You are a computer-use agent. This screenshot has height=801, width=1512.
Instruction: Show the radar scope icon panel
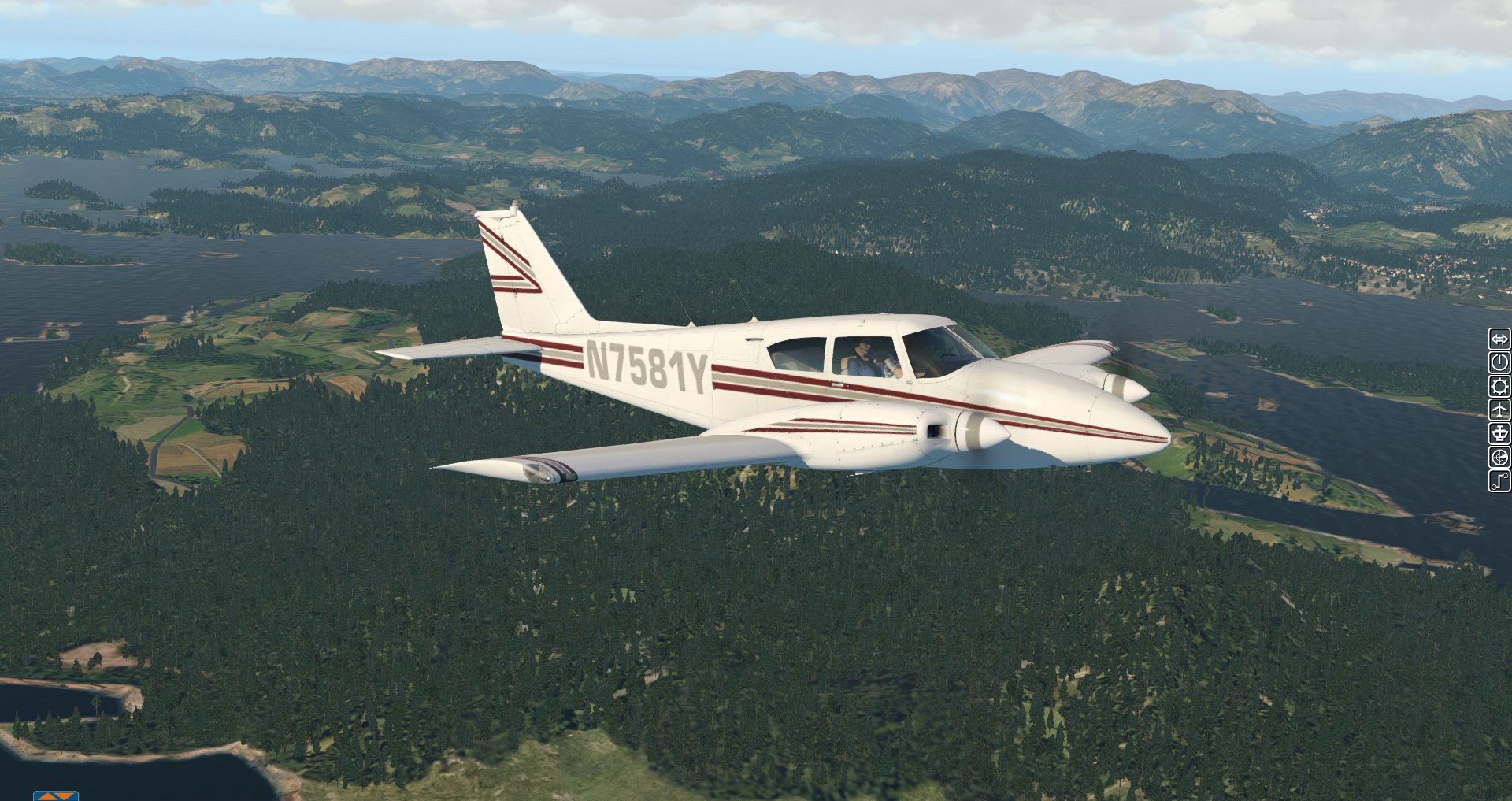(x=1499, y=458)
